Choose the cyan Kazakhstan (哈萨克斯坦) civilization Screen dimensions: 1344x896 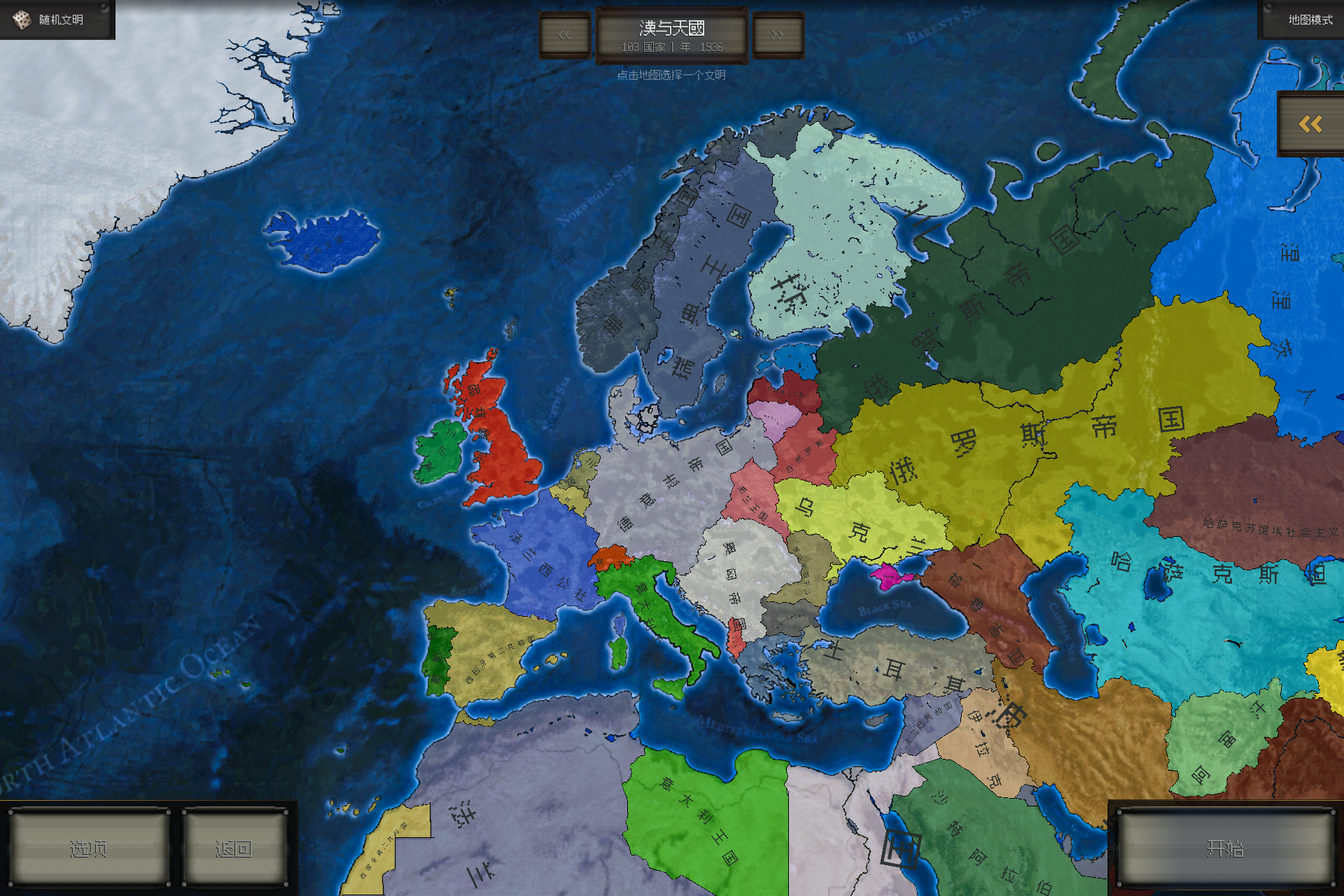pyautogui.click(x=1204, y=595)
